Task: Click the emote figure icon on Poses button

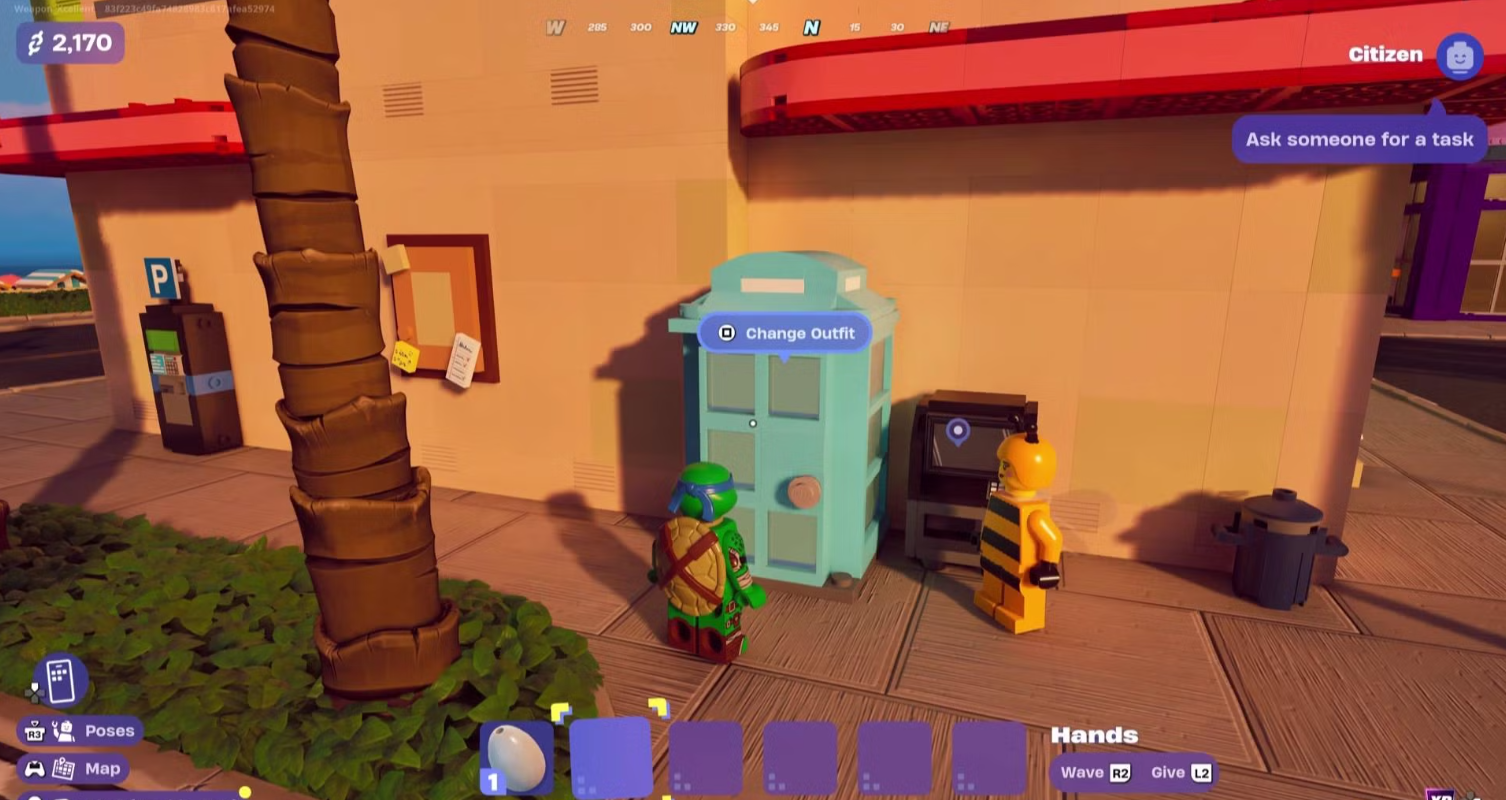Action: (62, 731)
